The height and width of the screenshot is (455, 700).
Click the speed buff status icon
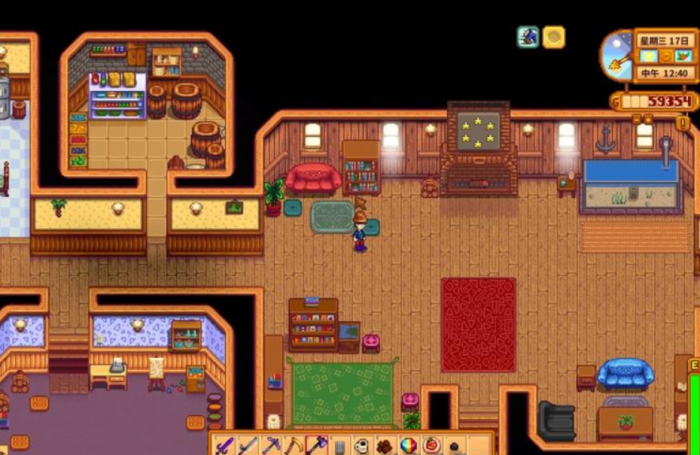[528, 37]
